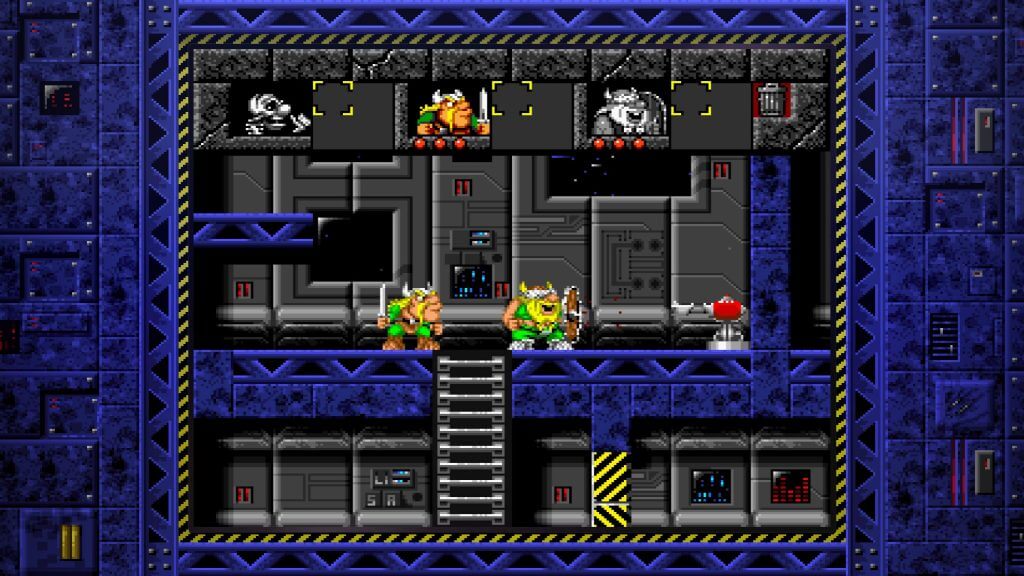Viewport: 1024px width, 576px height.
Task: Select Erik the Swift's portrait
Action: click(x=268, y=111)
